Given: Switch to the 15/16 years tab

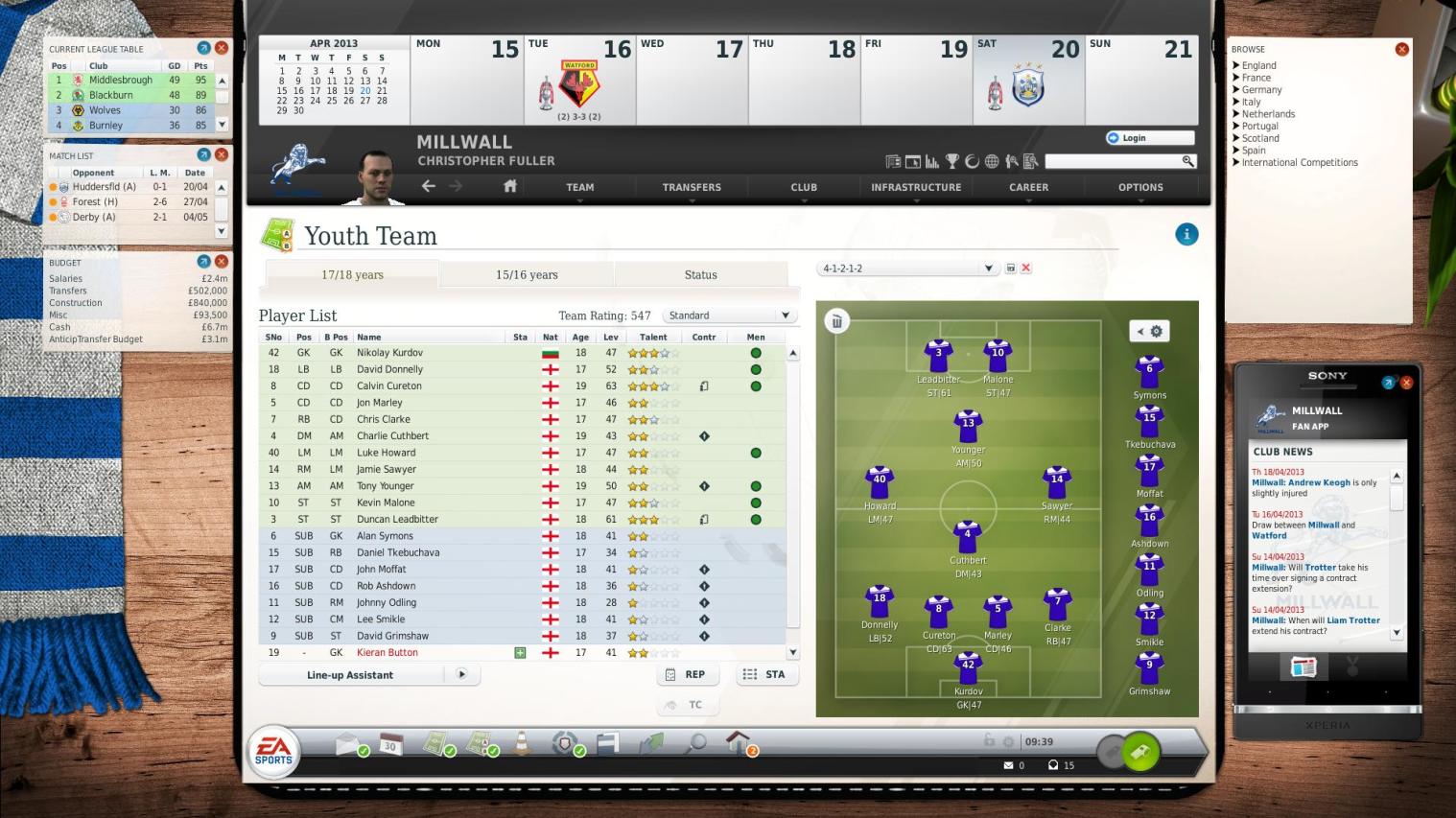Looking at the screenshot, I should click(526, 274).
